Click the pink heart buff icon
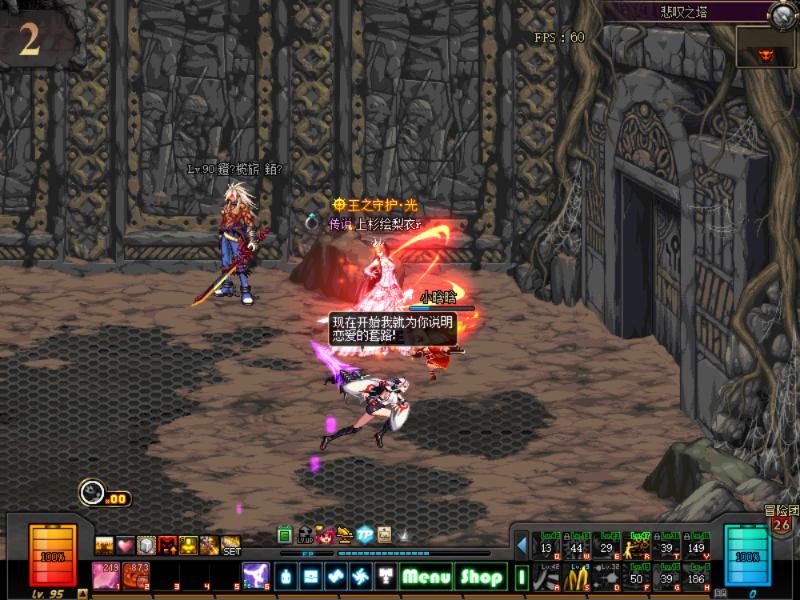 125,545
